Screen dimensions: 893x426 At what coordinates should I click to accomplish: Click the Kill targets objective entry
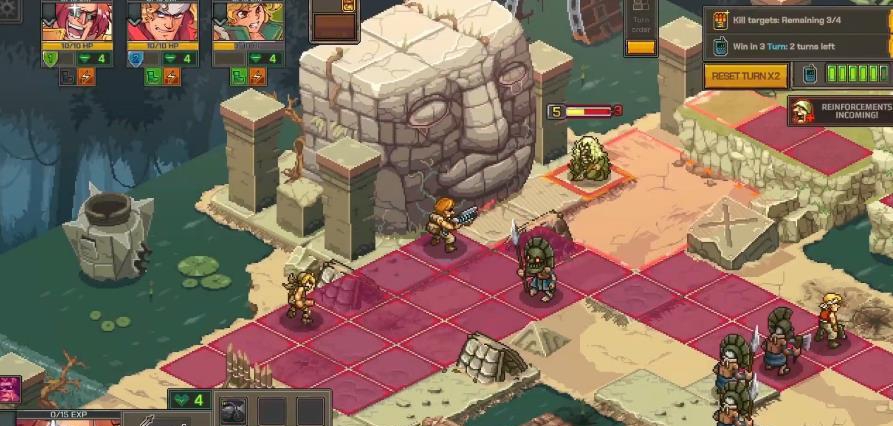pyautogui.click(x=800, y=19)
